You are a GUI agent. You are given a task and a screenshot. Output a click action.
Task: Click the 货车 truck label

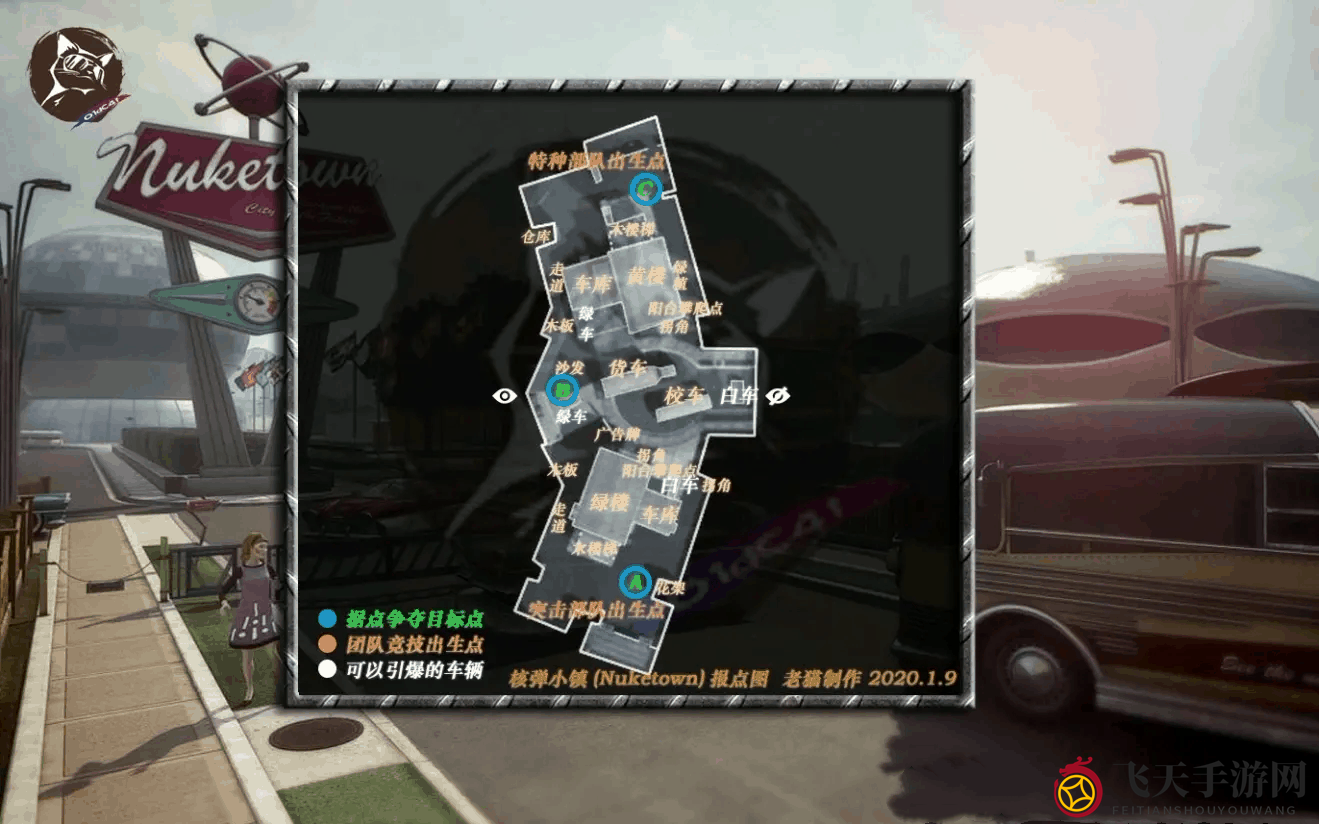tap(628, 367)
